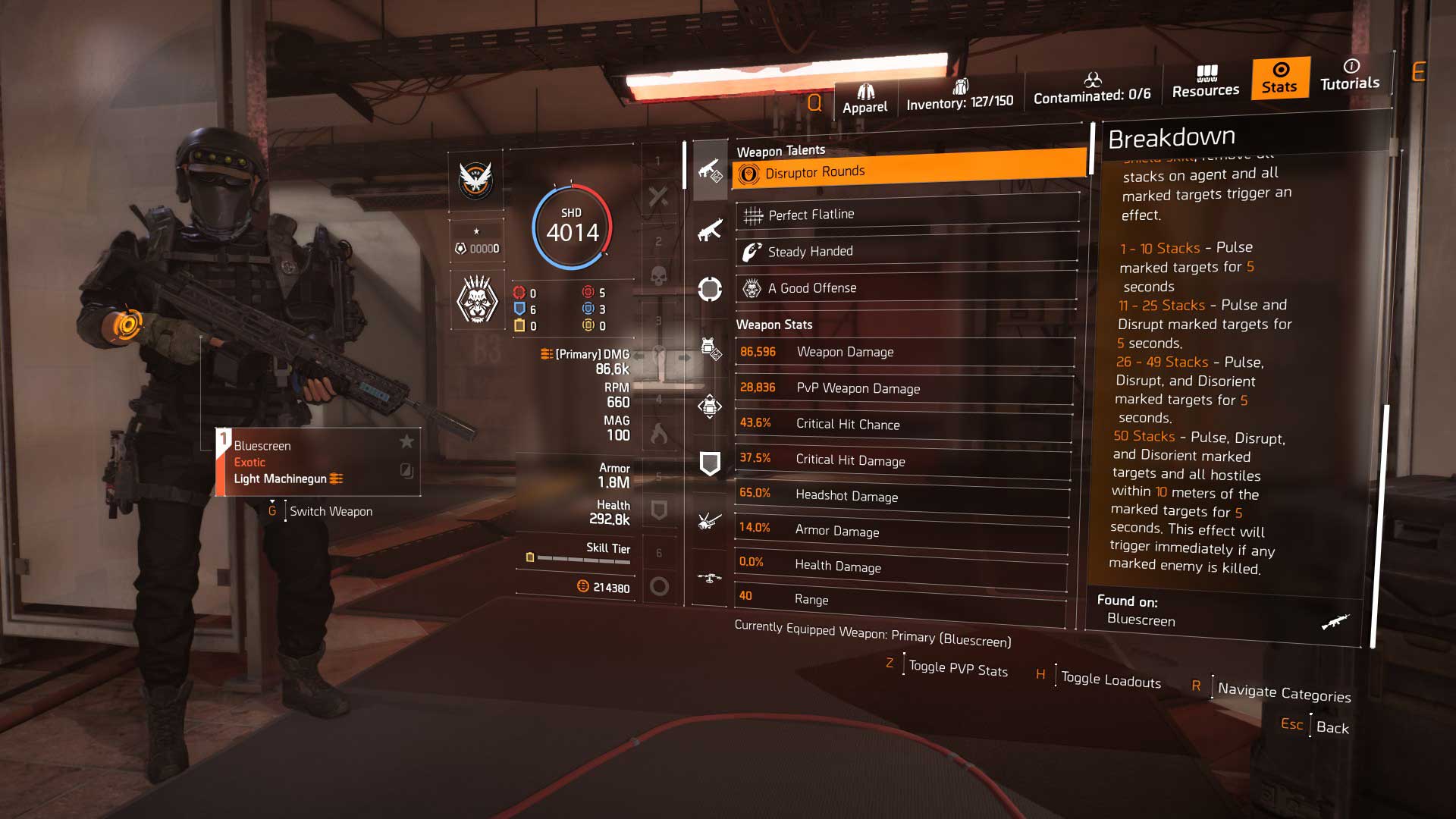Click the Back option near Esc
1456x819 pixels.
[1332, 728]
